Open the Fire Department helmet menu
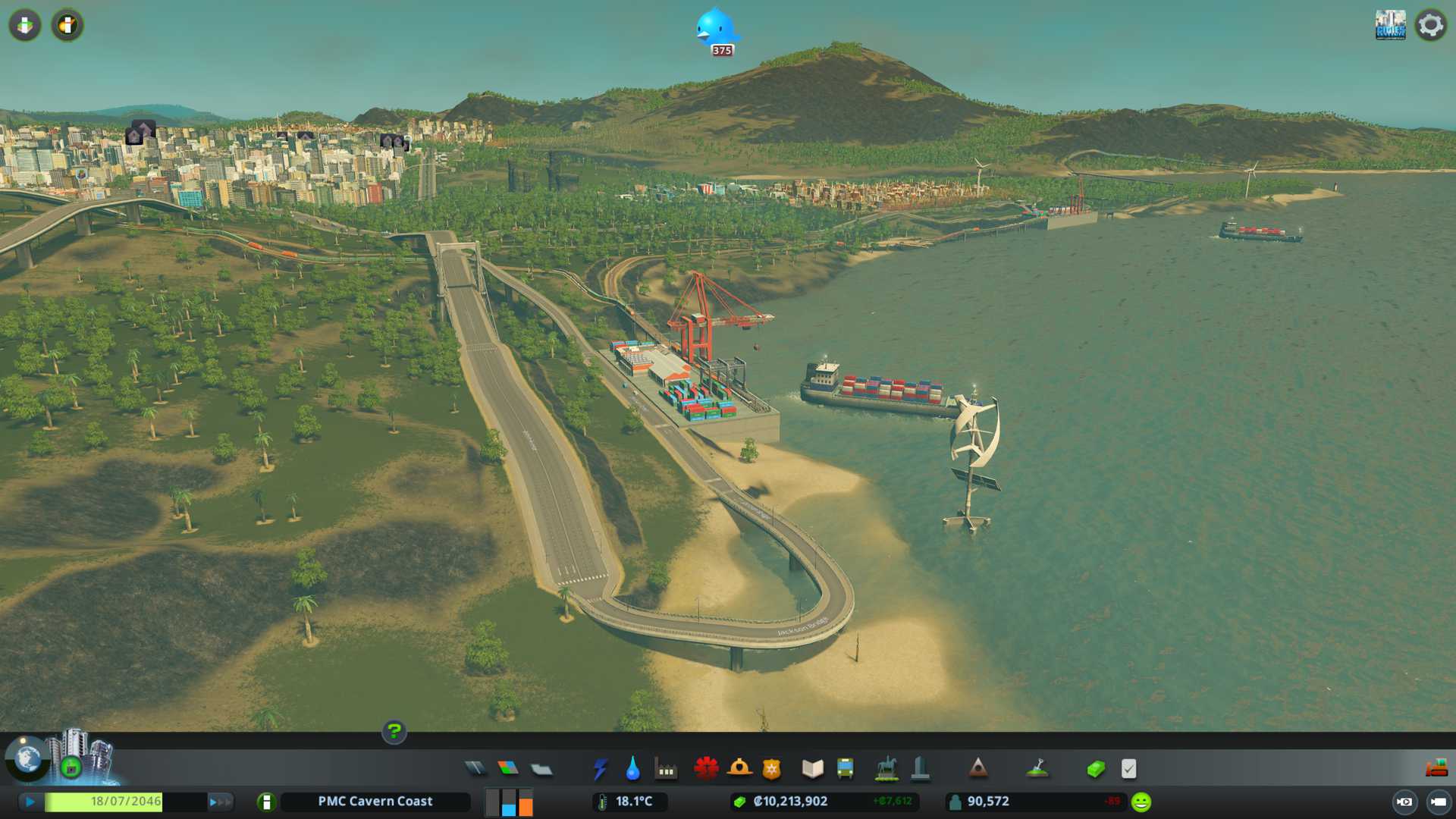Screen dimensions: 1456x819 pos(739,769)
